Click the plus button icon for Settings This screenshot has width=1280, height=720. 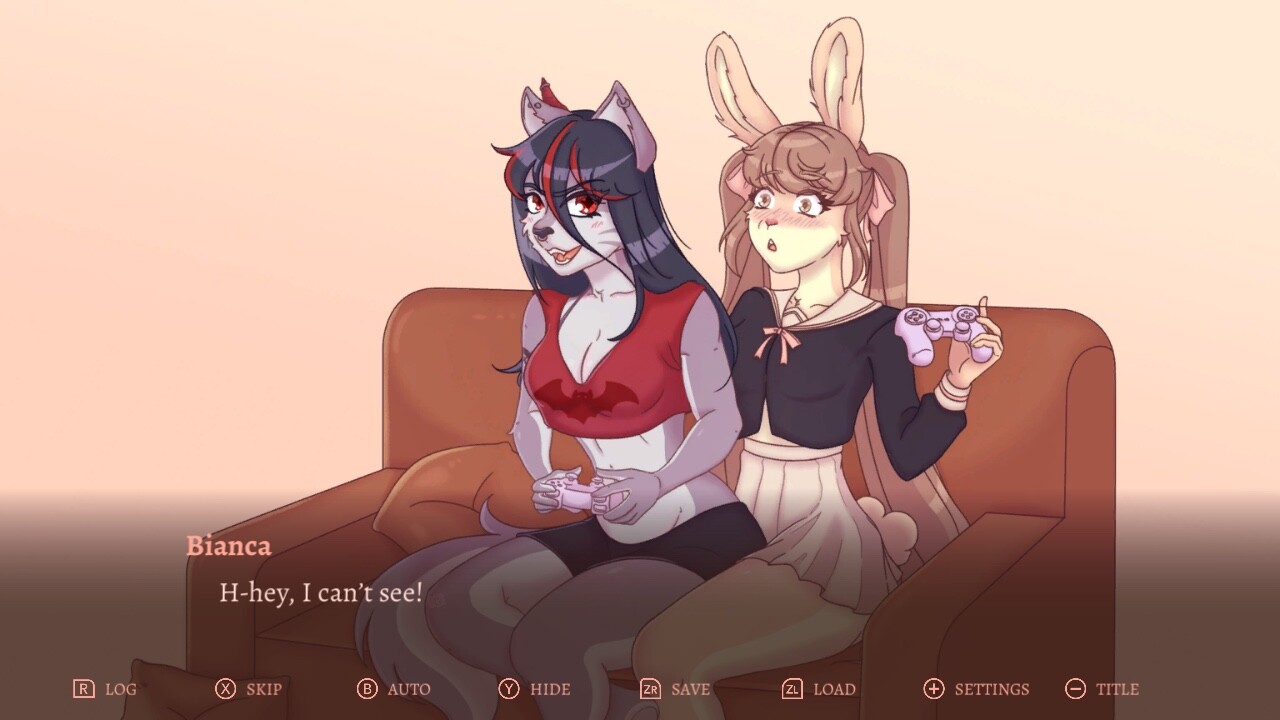pyautogui.click(x=934, y=689)
